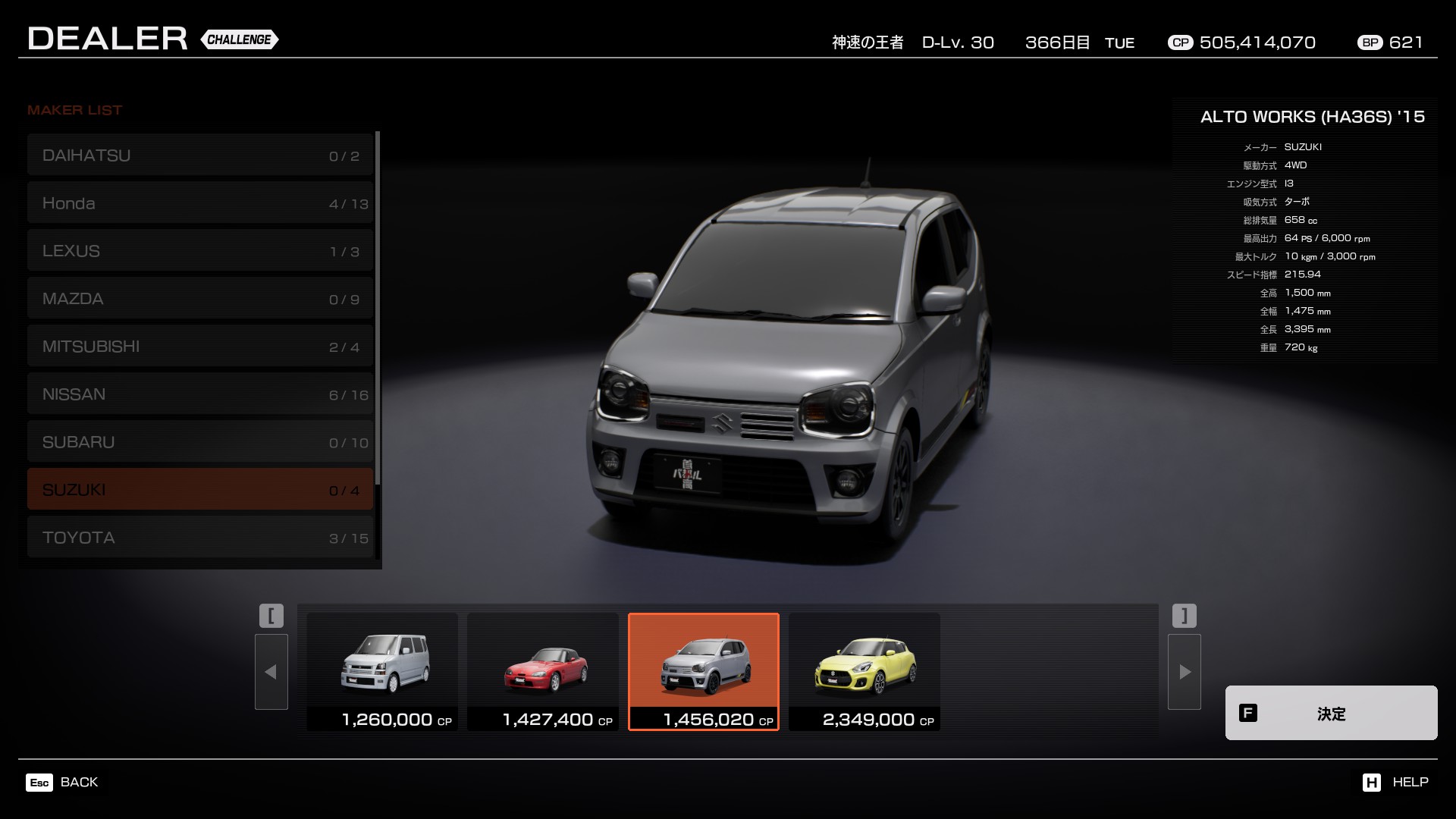
Task: Select the SUBARU maker row
Action: point(200,442)
